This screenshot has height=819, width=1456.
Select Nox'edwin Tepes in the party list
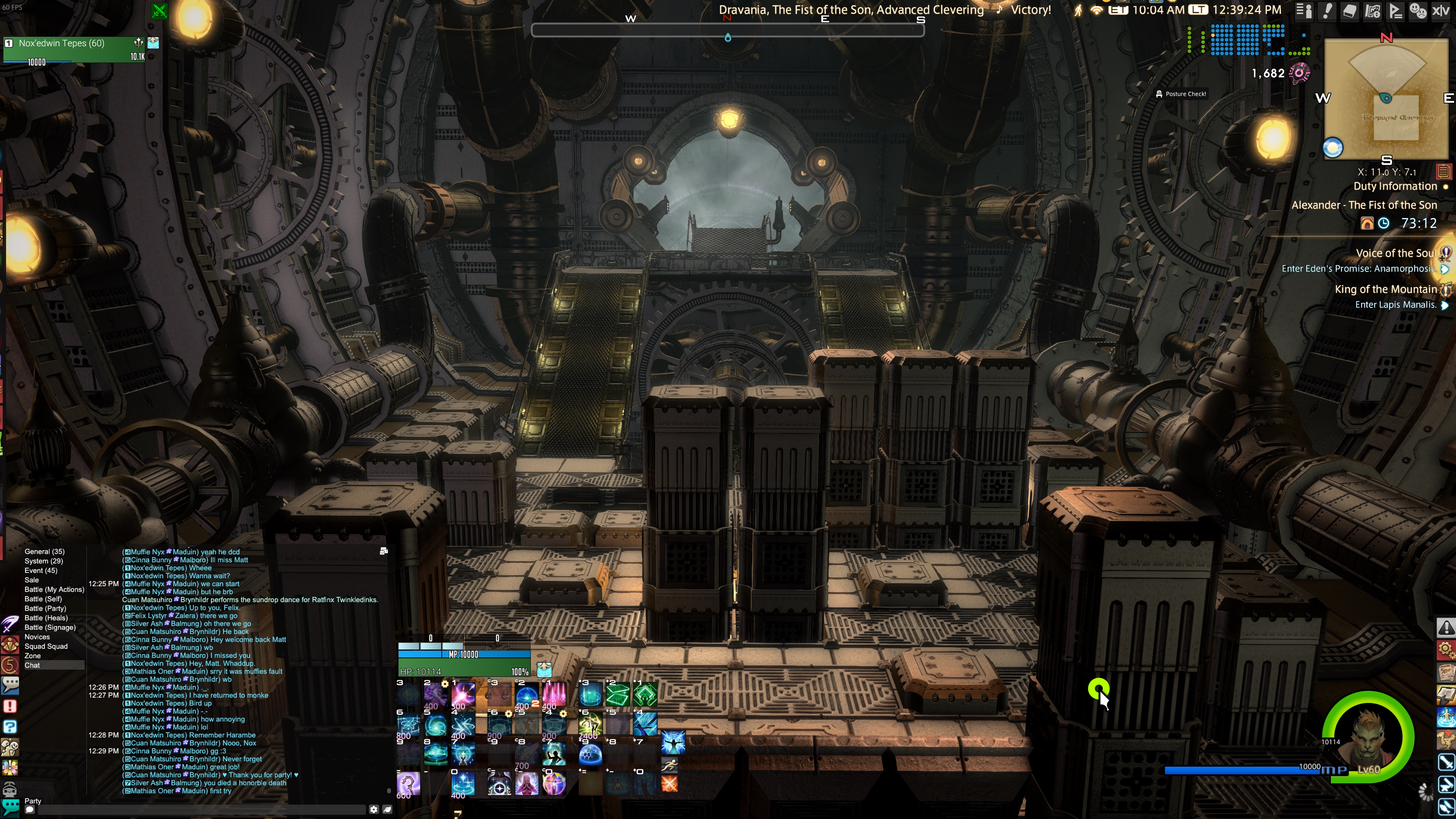[61, 43]
